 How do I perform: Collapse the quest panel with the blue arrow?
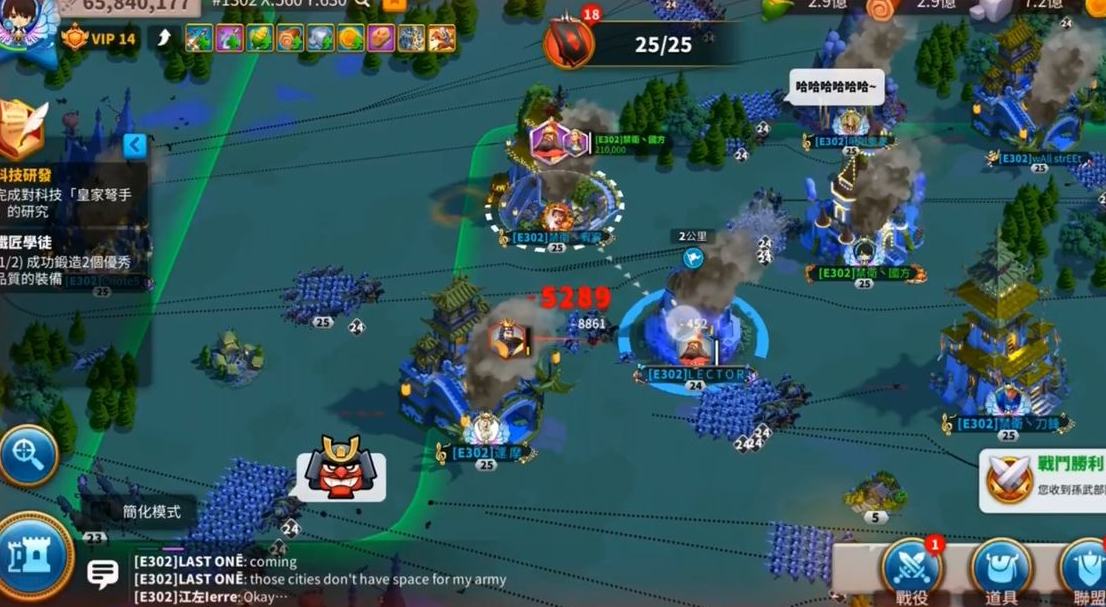[135, 146]
